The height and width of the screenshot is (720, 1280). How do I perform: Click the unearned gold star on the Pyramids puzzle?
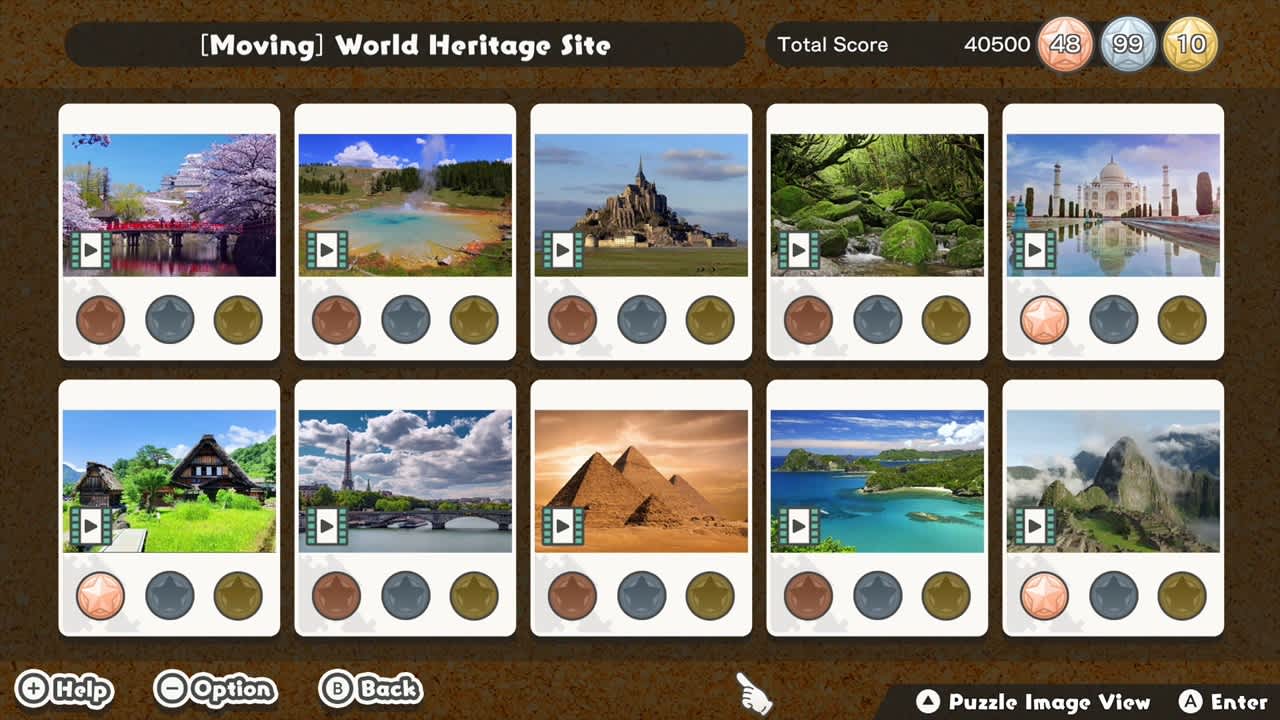click(709, 597)
